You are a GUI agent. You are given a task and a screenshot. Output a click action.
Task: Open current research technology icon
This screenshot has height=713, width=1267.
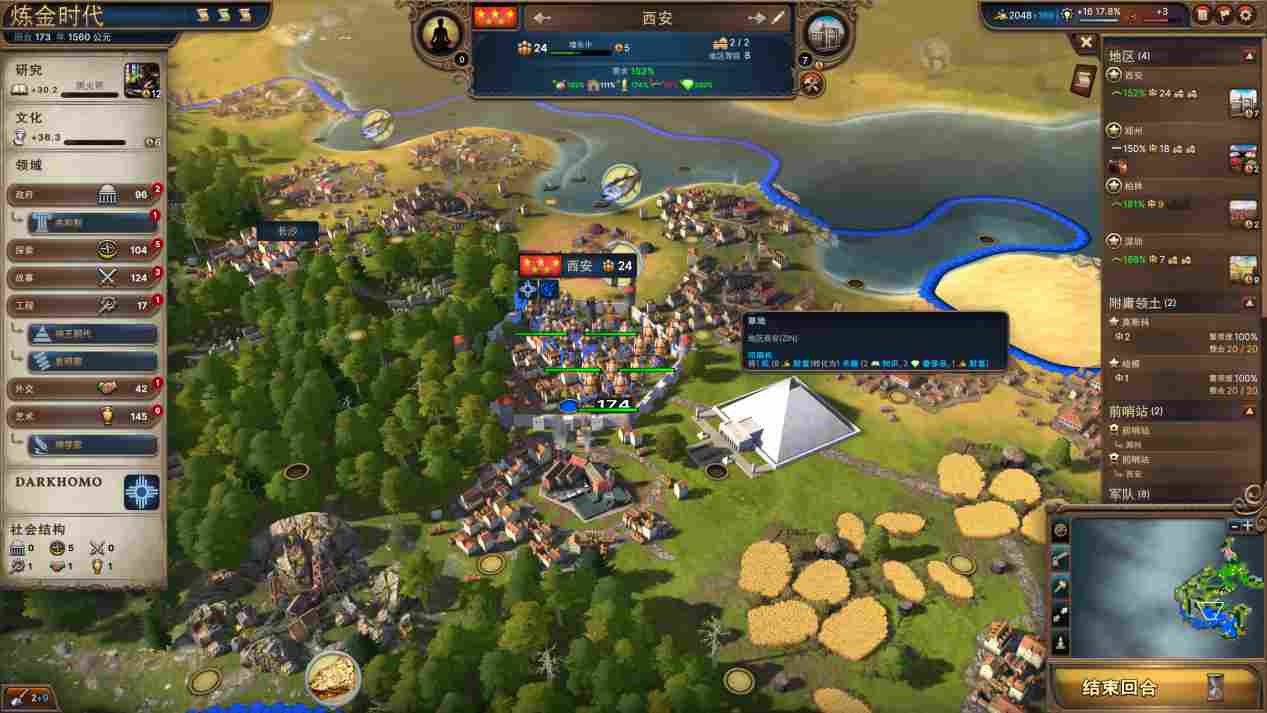[x=141, y=80]
